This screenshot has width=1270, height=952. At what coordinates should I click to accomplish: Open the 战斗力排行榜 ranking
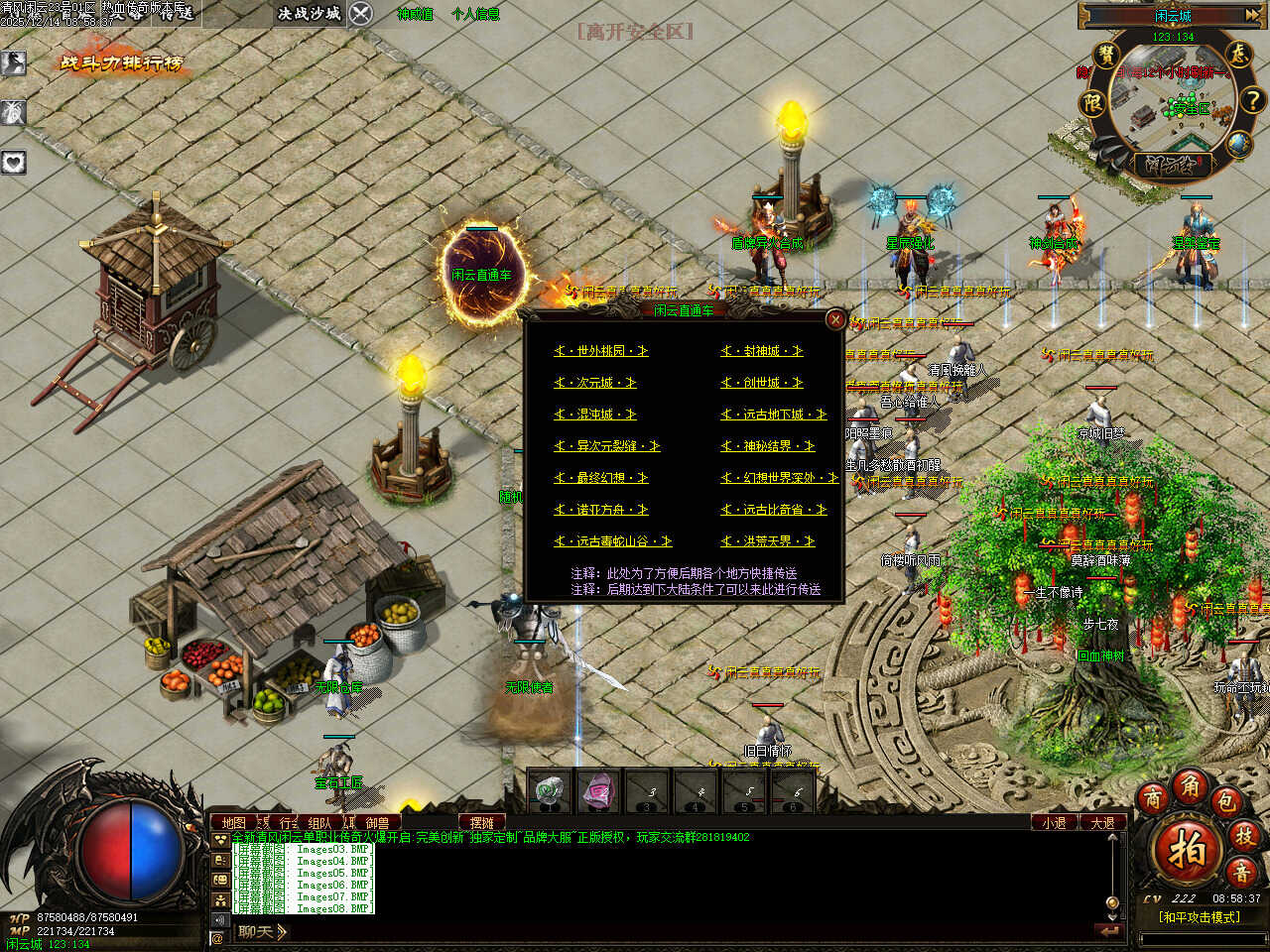(x=122, y=63)
